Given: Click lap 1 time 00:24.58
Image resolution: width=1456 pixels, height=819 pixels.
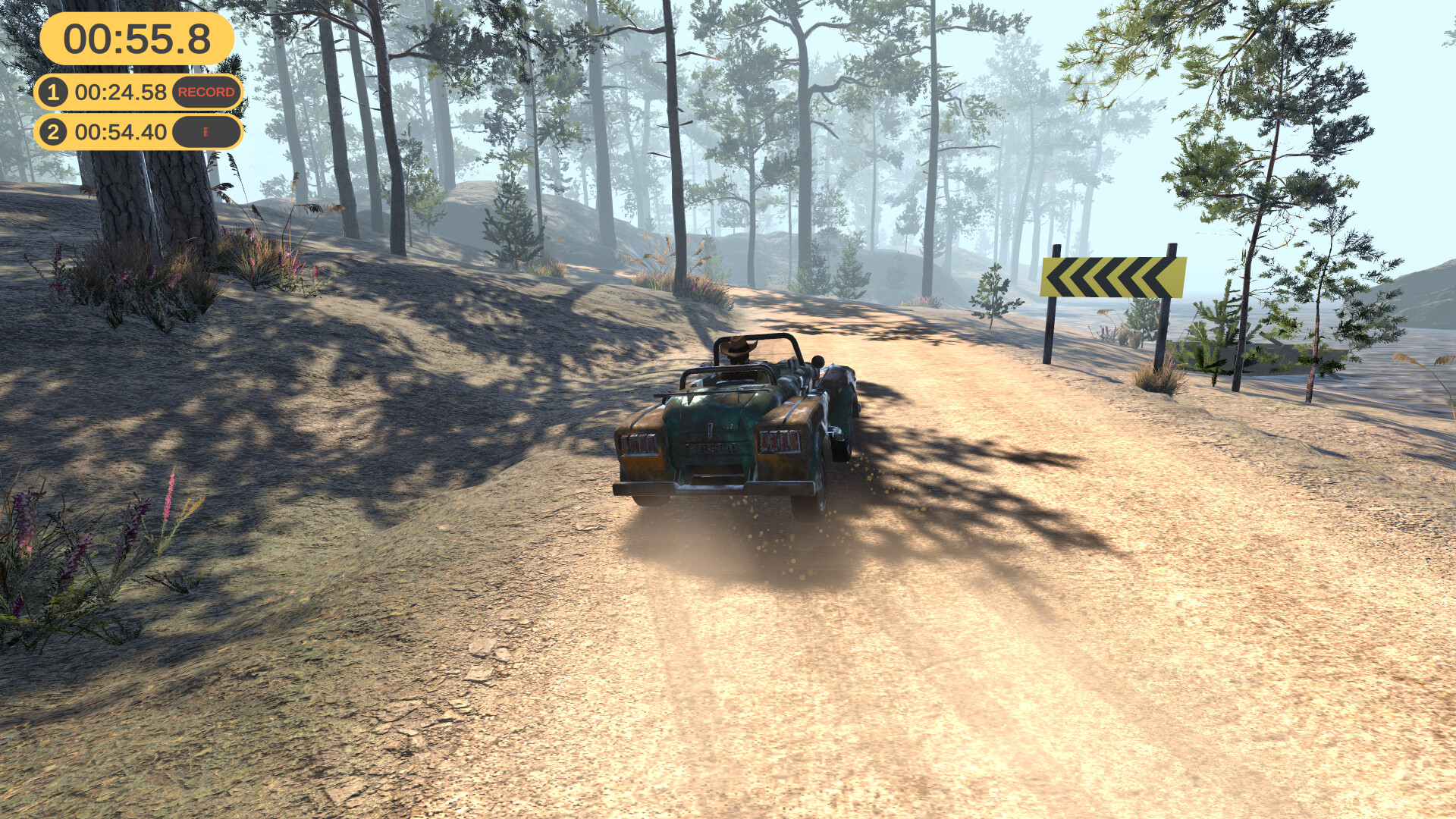Looking at the screenshot, I should click(121, 93).
